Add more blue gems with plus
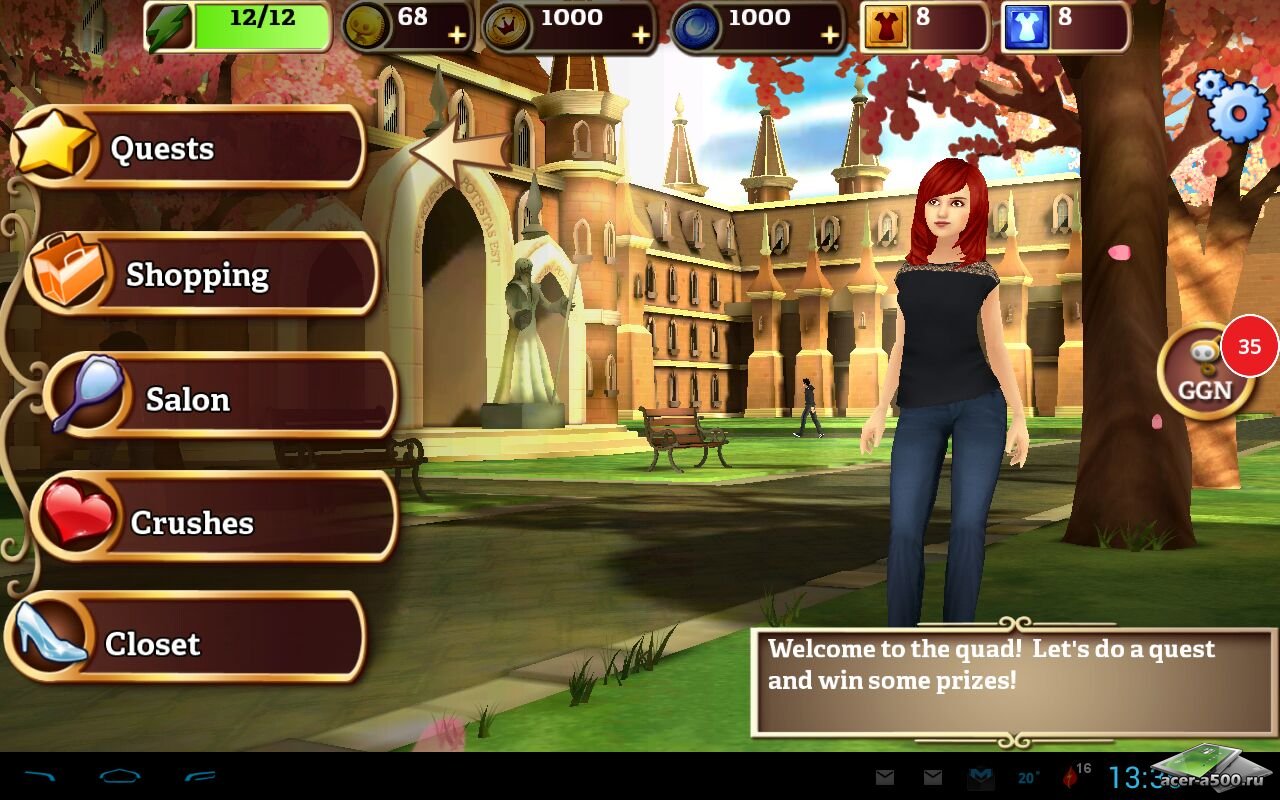 (829, 36)
